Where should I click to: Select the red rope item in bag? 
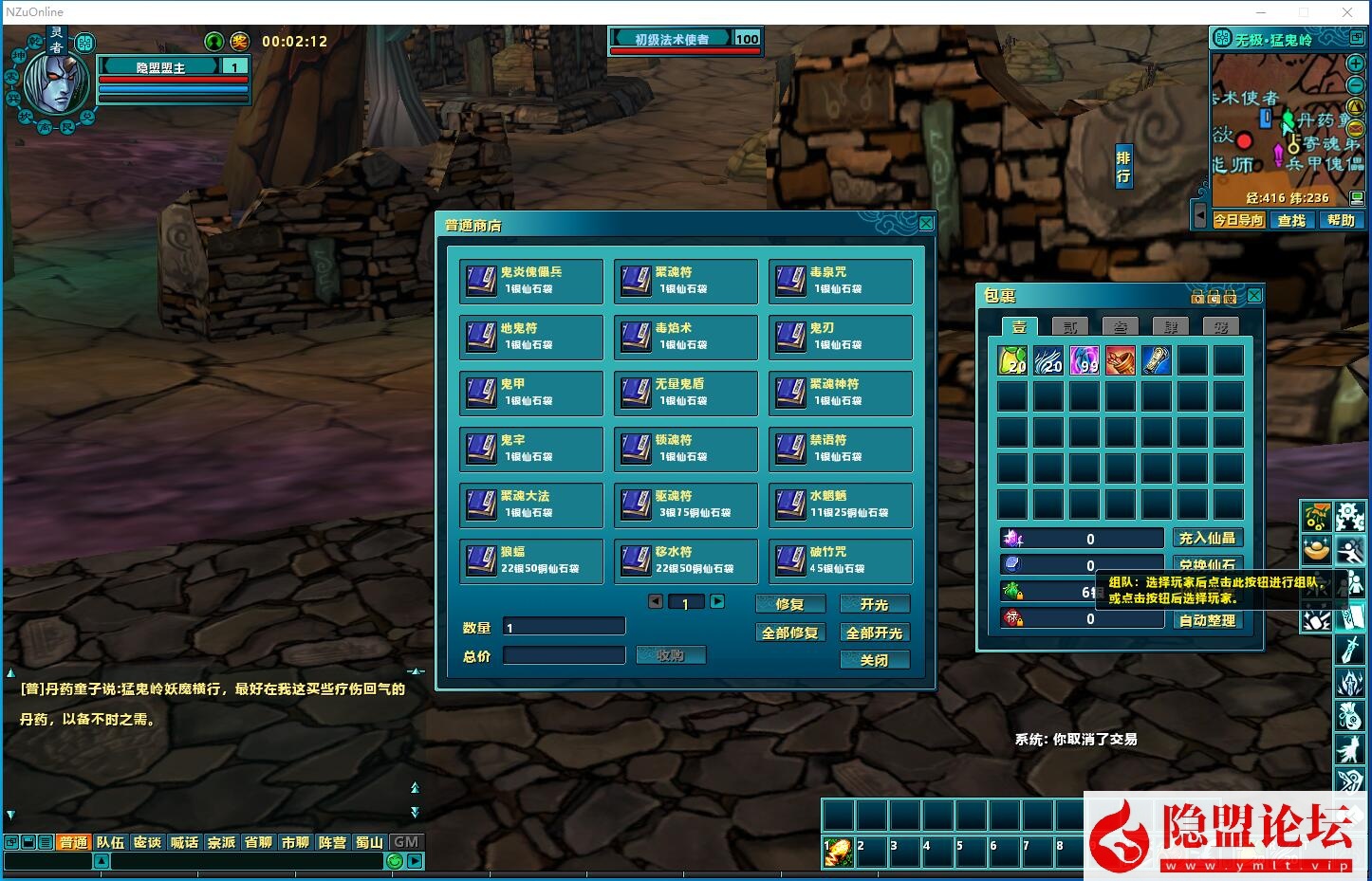coord(1120,360)
